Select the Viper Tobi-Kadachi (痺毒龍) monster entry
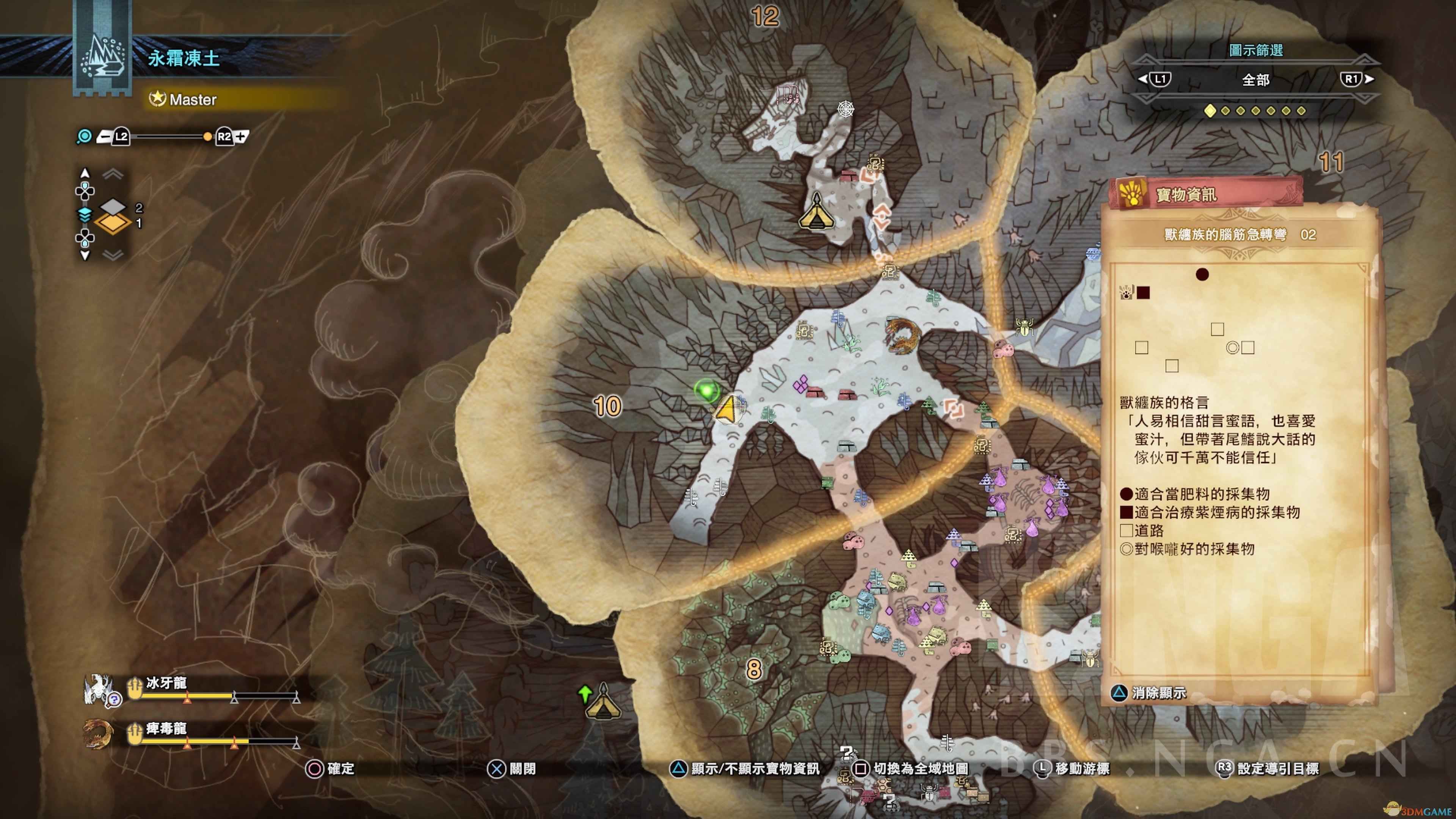Viewport: 1456px width, 819px height. [x=166, y=729]
